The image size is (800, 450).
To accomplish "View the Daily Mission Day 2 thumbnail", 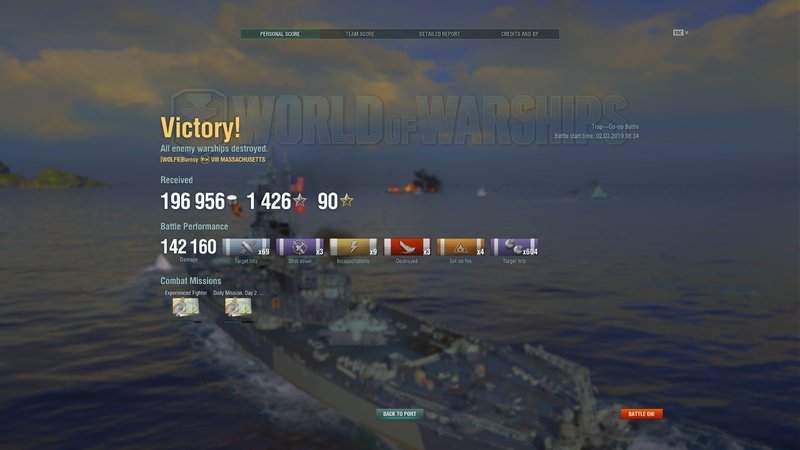I will (238, 307).
